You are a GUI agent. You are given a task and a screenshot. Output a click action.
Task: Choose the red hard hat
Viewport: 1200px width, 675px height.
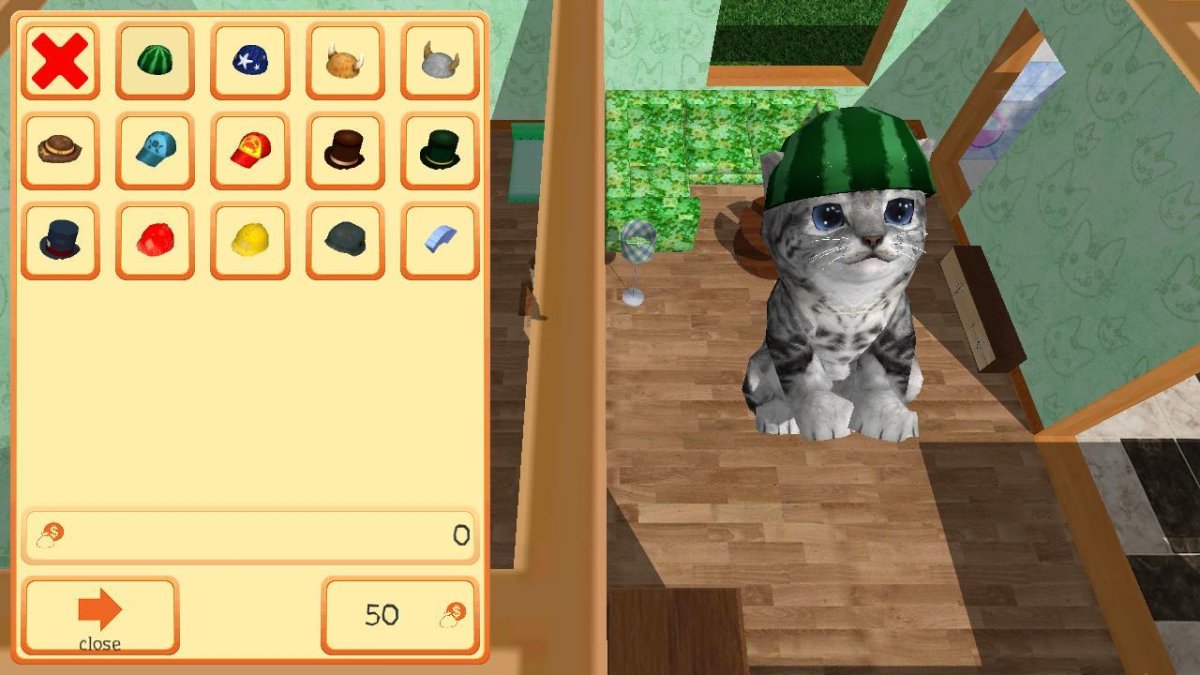pyautogui.click(x=155, y=241)
